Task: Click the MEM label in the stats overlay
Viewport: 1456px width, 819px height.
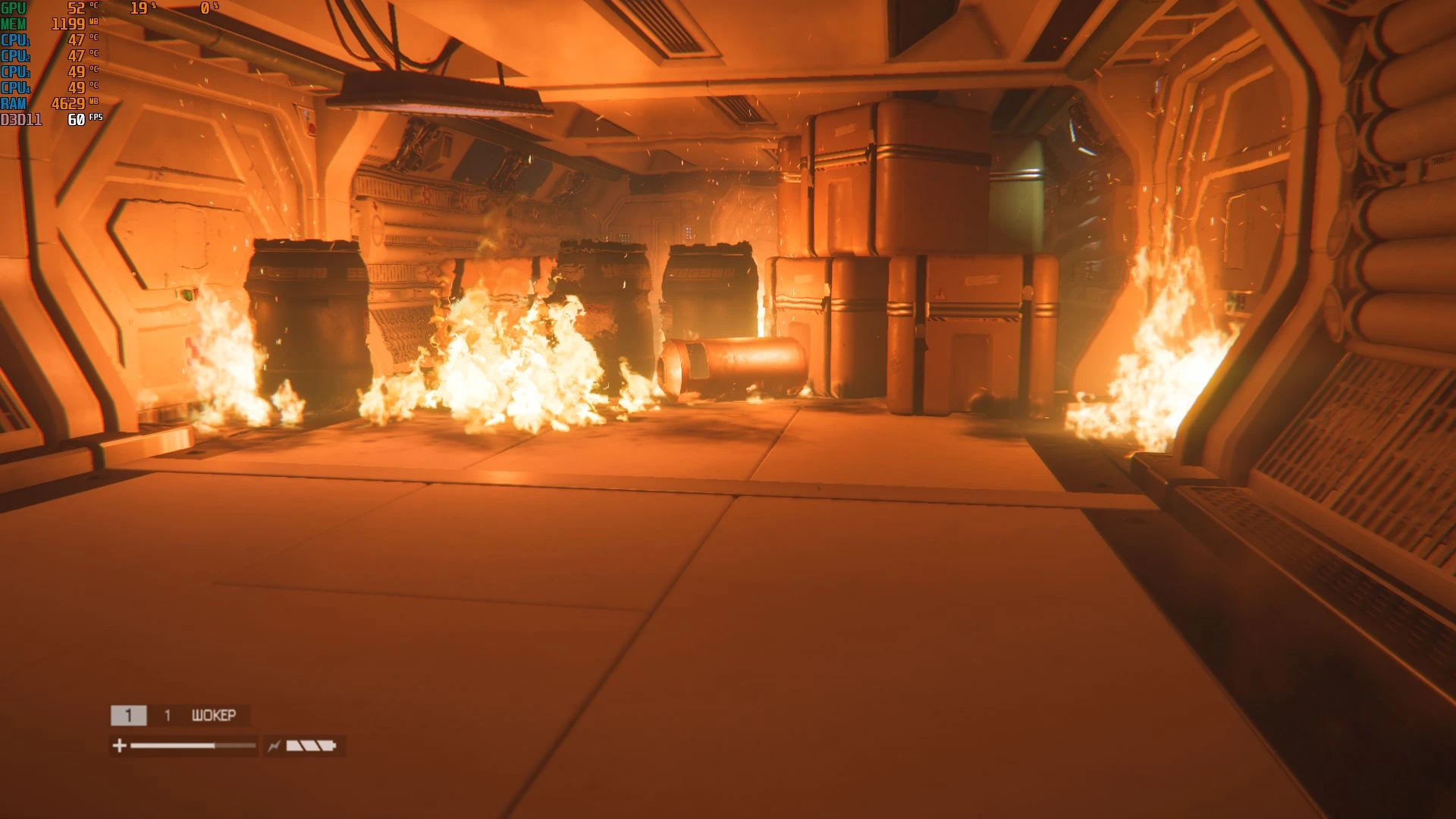Action: [x=13, y=24]
